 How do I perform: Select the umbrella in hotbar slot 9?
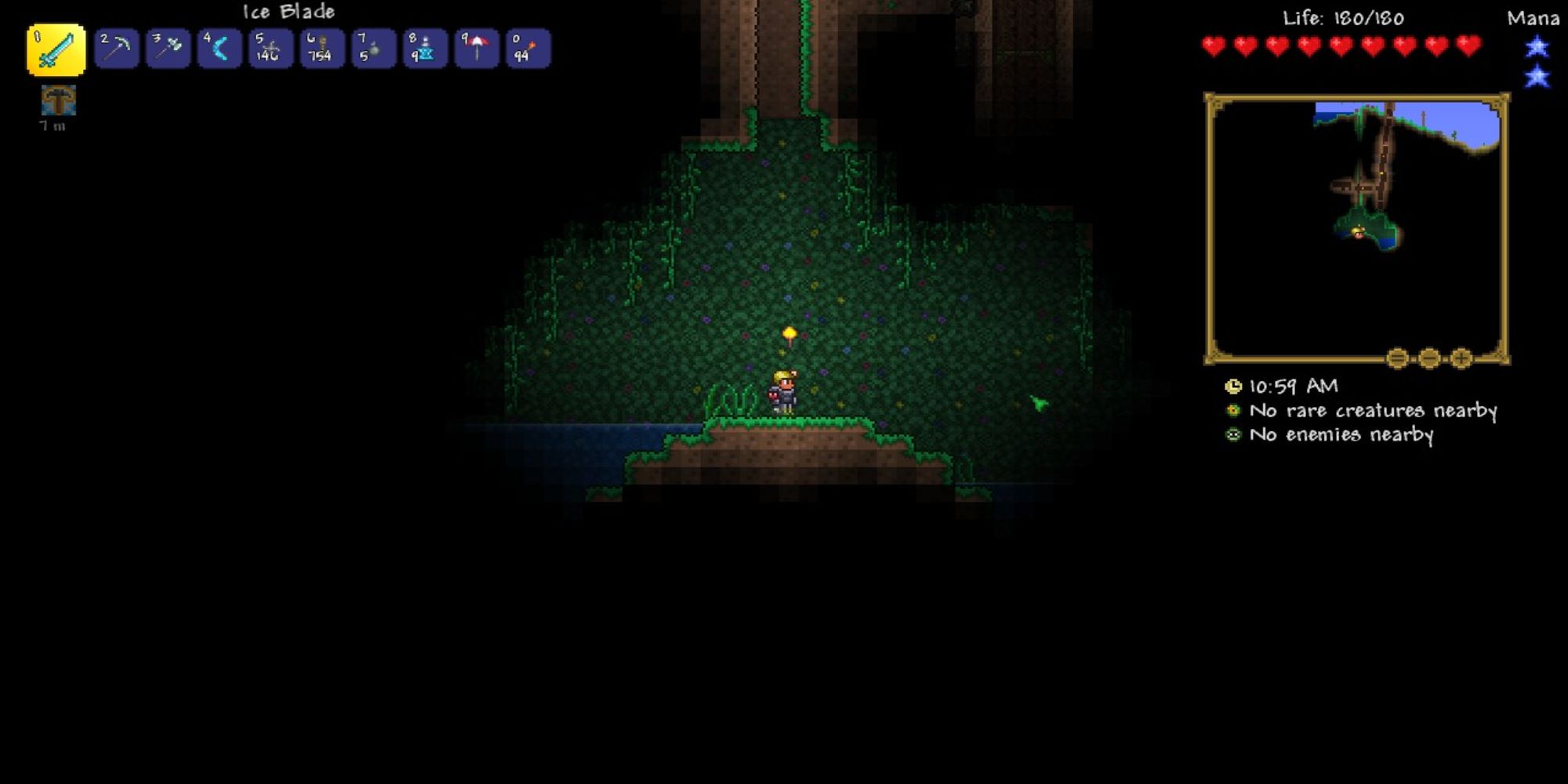476,49
